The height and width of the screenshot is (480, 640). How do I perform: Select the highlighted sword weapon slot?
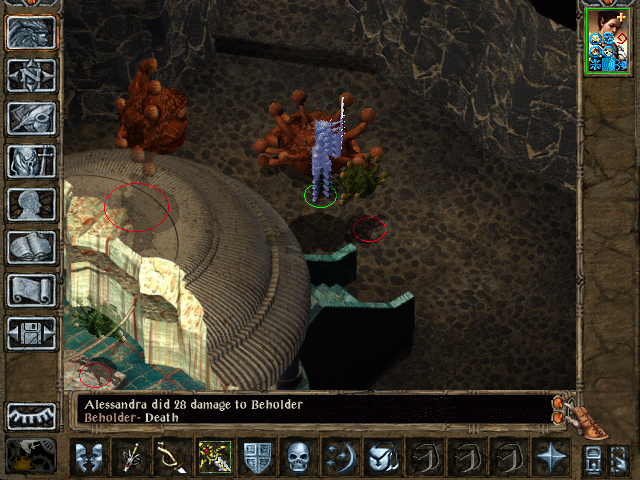click(215, 458)
